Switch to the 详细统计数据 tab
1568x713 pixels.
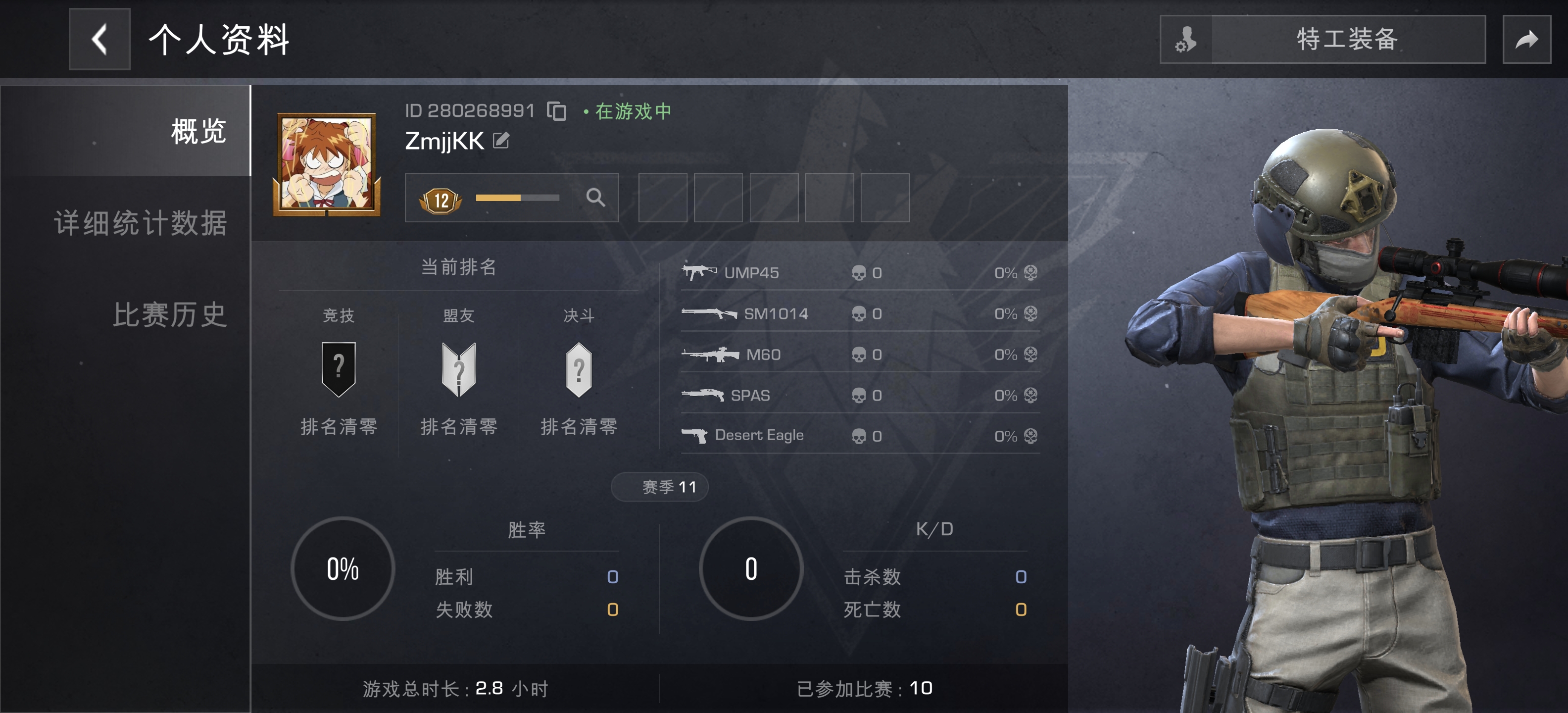pos(141,223)
